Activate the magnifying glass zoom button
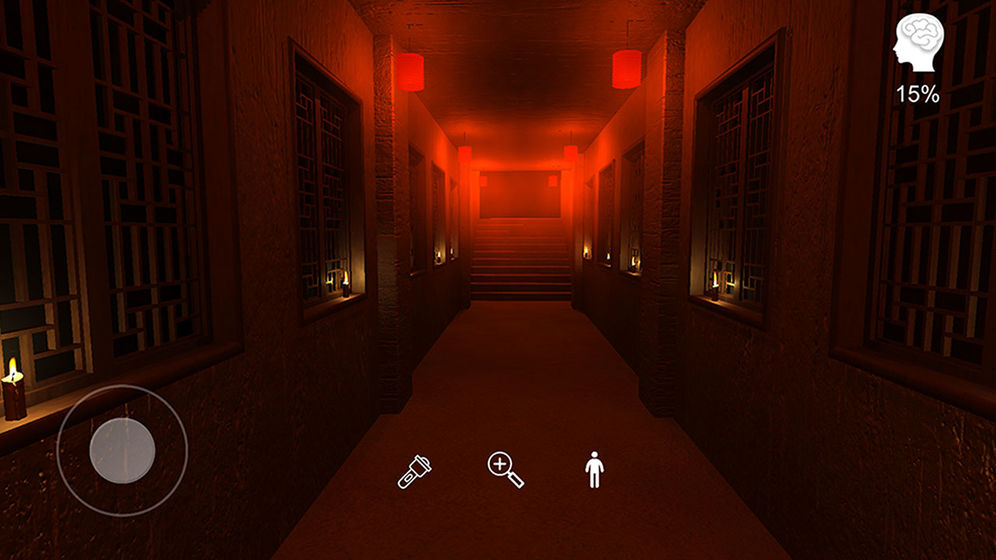 (505, 469)
